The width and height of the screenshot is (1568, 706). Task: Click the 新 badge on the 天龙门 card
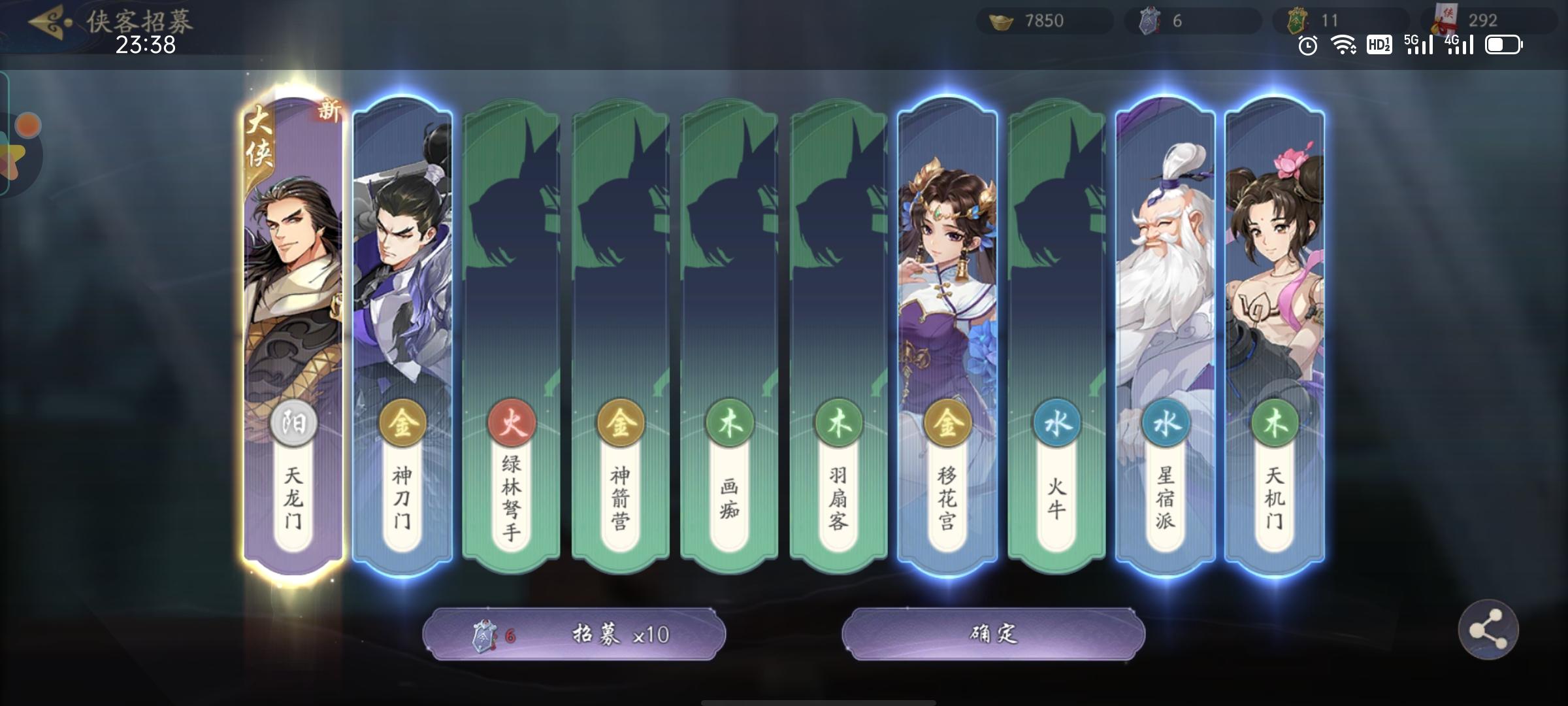coord(327,112)
